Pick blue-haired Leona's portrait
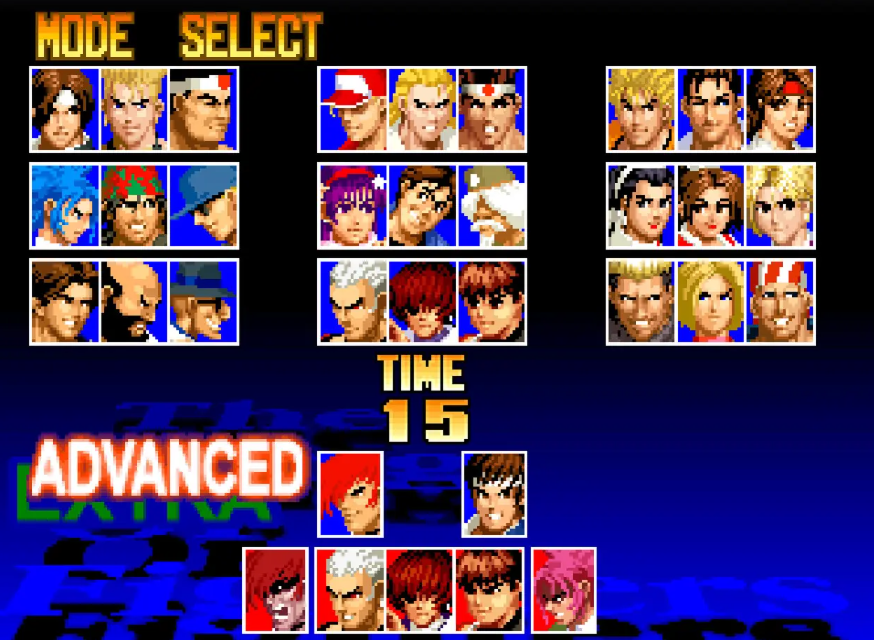874x640 pixels. coord(65,206)
